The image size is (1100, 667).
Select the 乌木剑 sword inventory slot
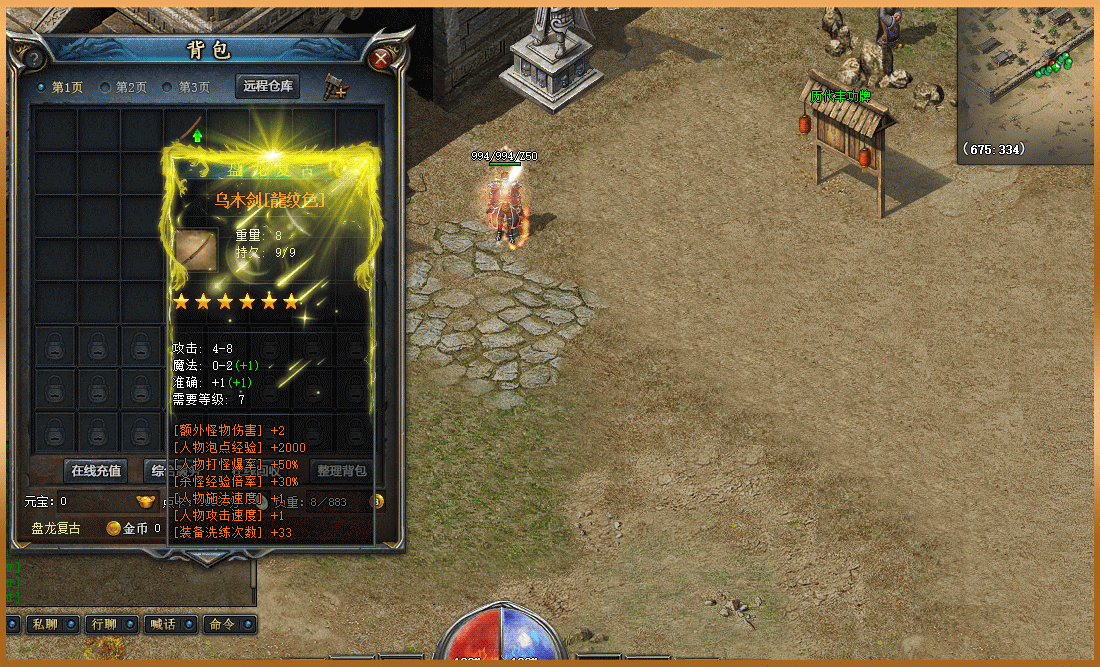click(x=186, y=130)
